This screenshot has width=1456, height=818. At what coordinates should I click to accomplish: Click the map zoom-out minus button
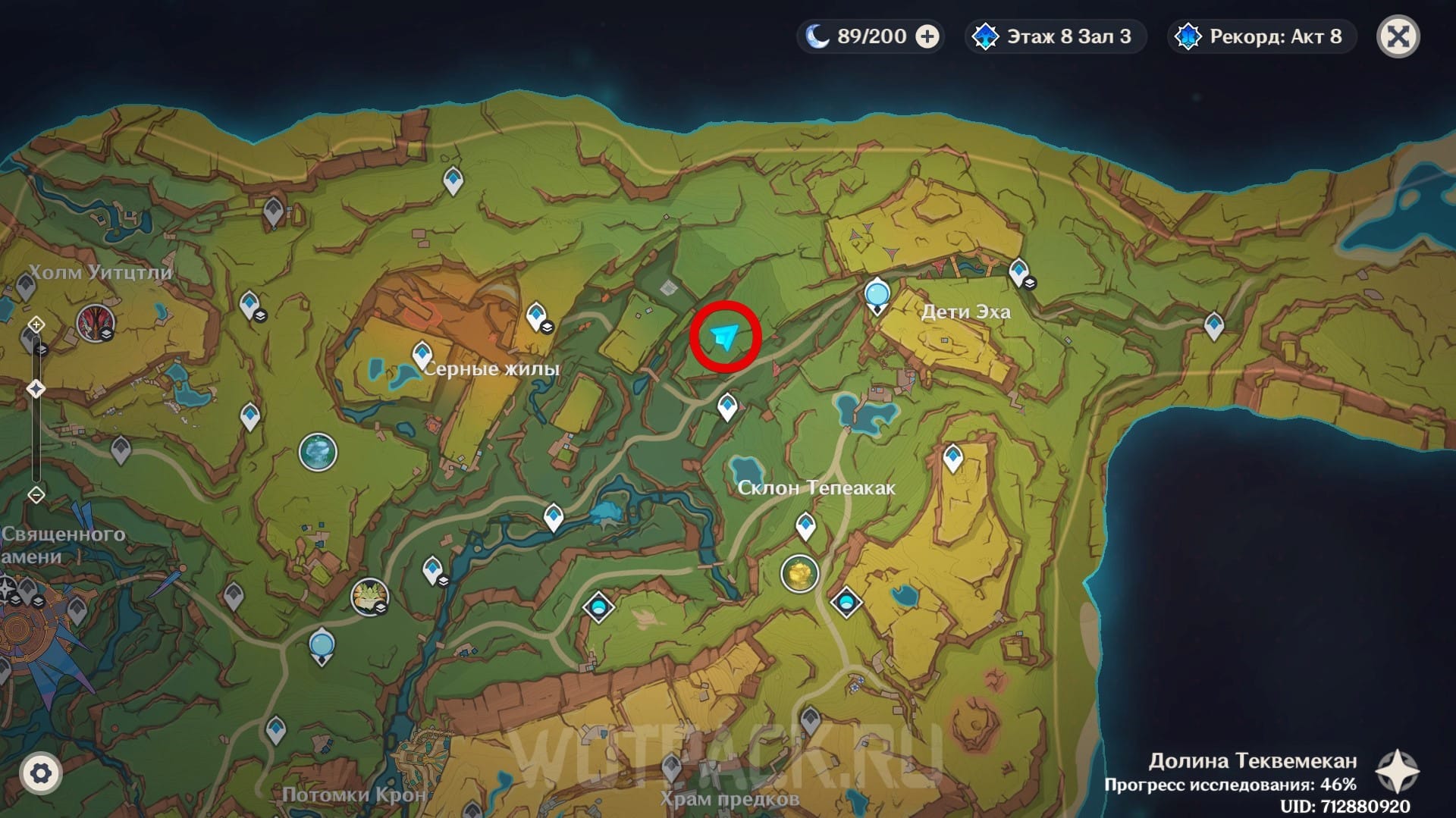pyautogui.click(x=36, y=495)
